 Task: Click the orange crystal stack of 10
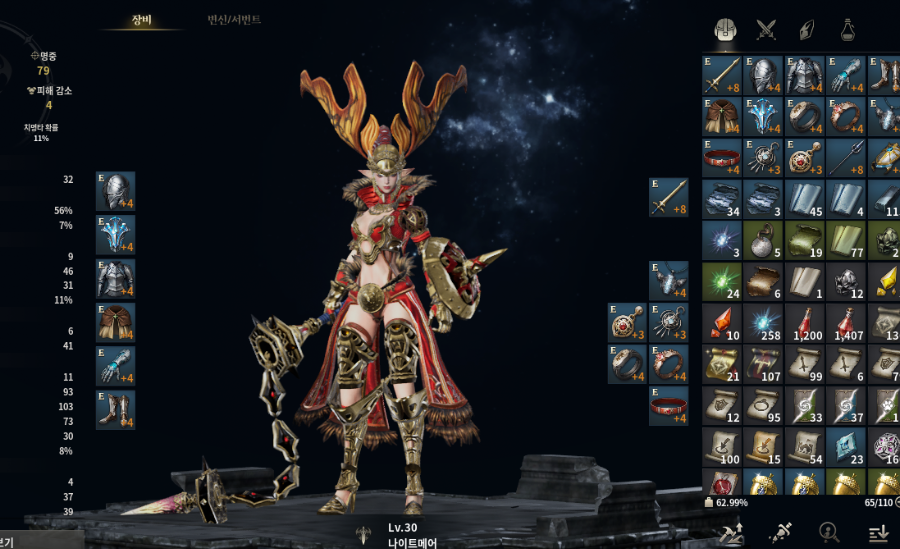[x=722, y=322]
